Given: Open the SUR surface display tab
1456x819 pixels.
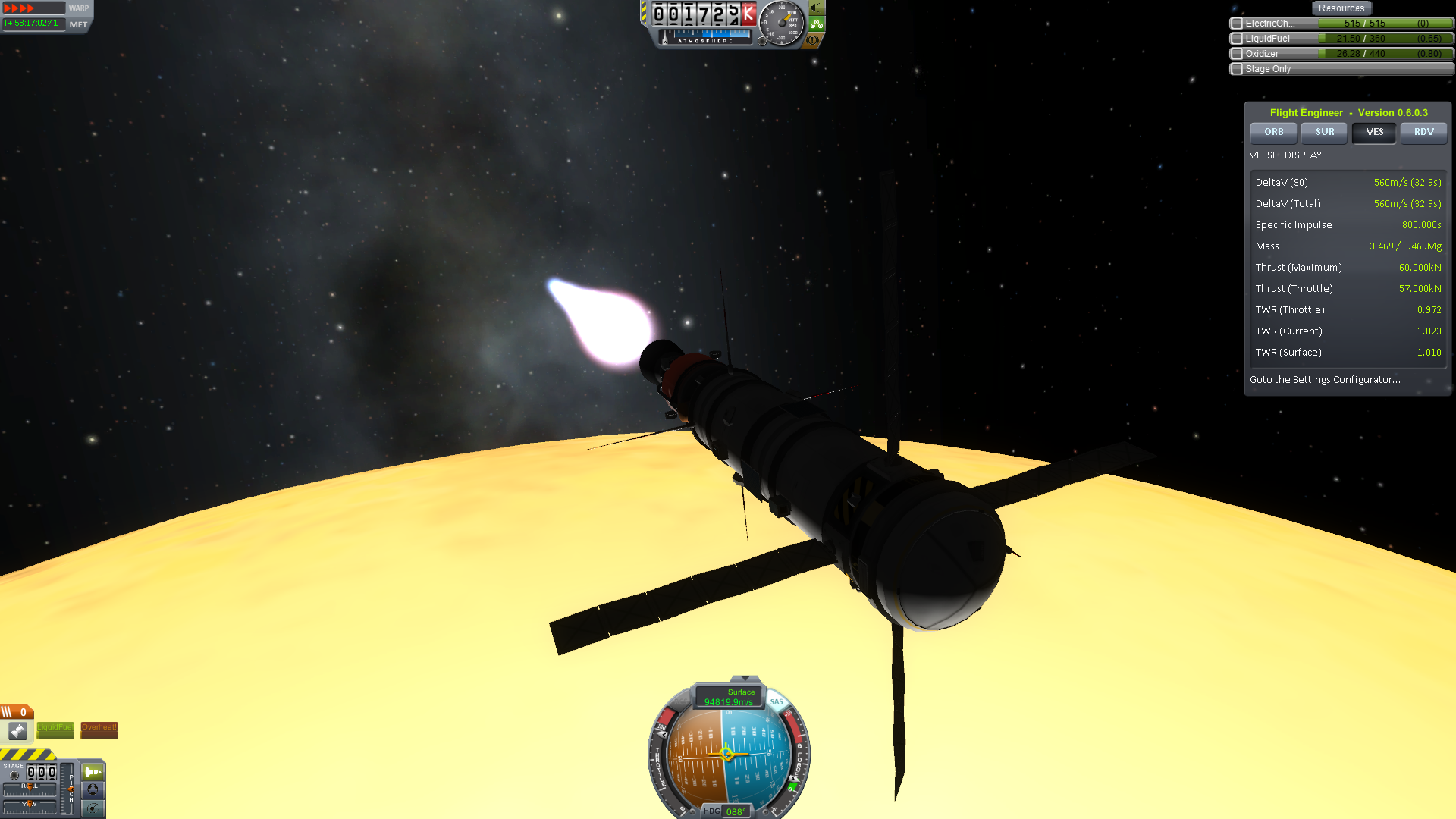Looking at the screenshot, I should (1324, 132).
